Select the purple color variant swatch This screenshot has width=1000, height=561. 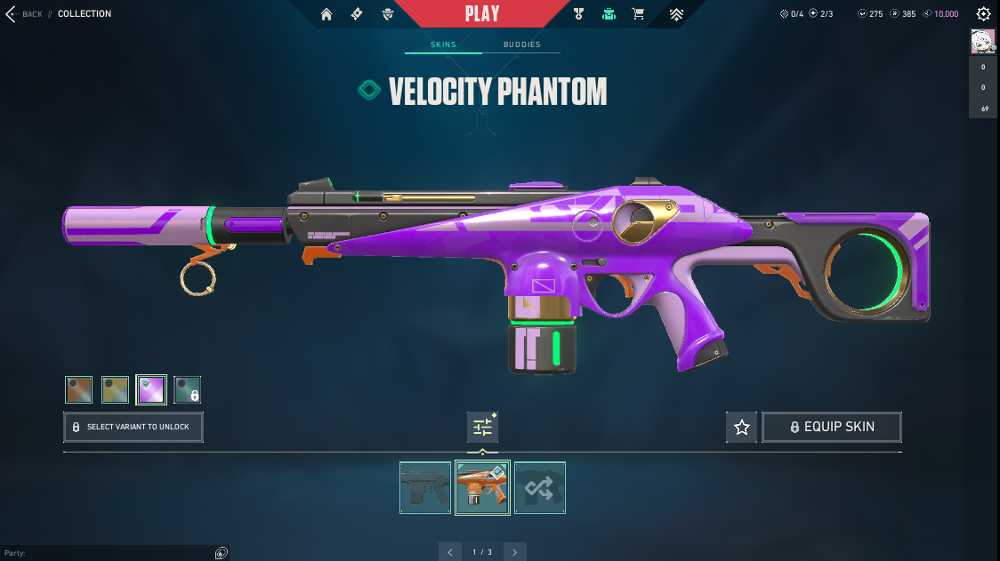(x=151, y=390)
